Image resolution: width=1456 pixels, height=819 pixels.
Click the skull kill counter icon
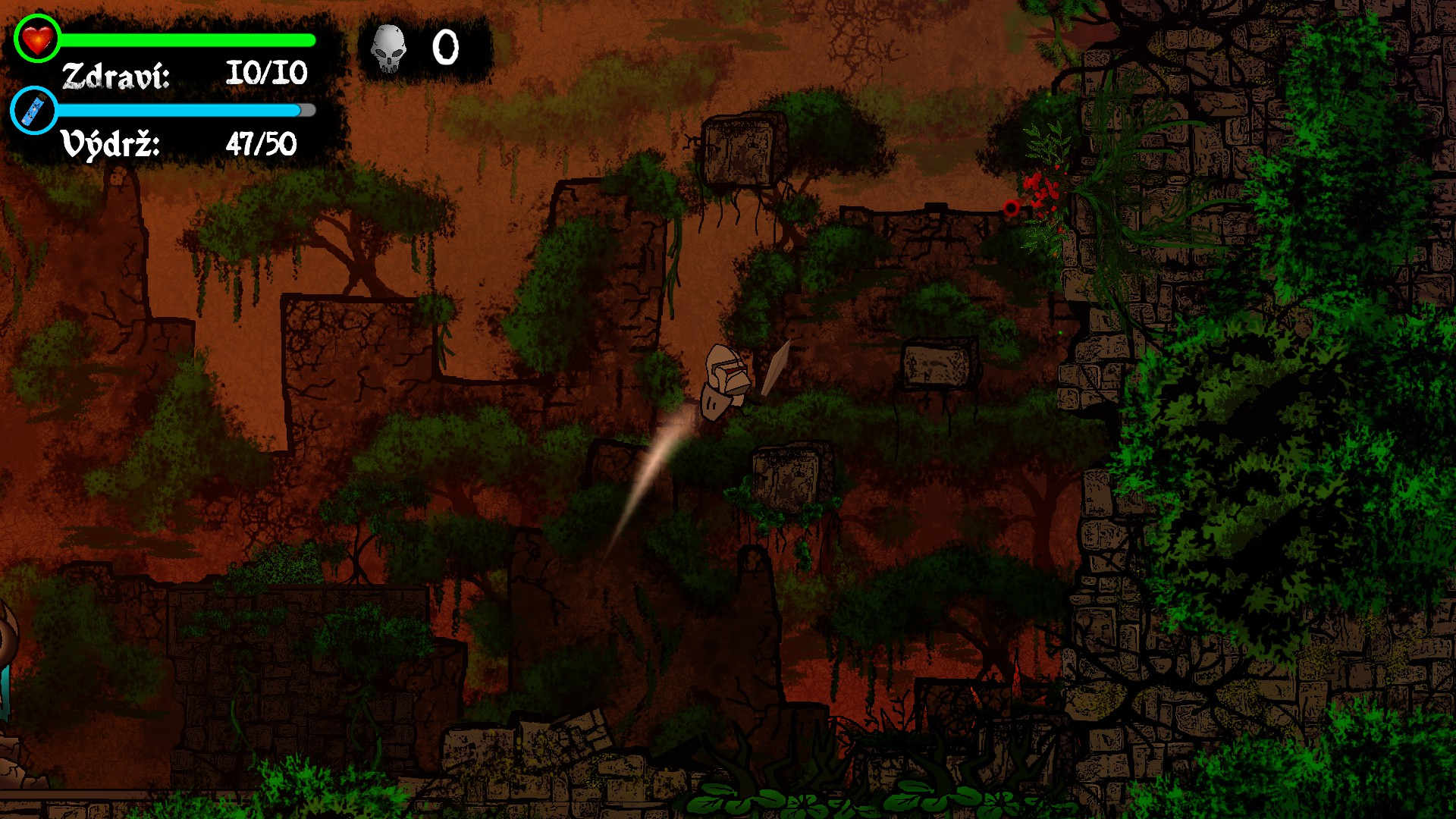coord(388,49)
